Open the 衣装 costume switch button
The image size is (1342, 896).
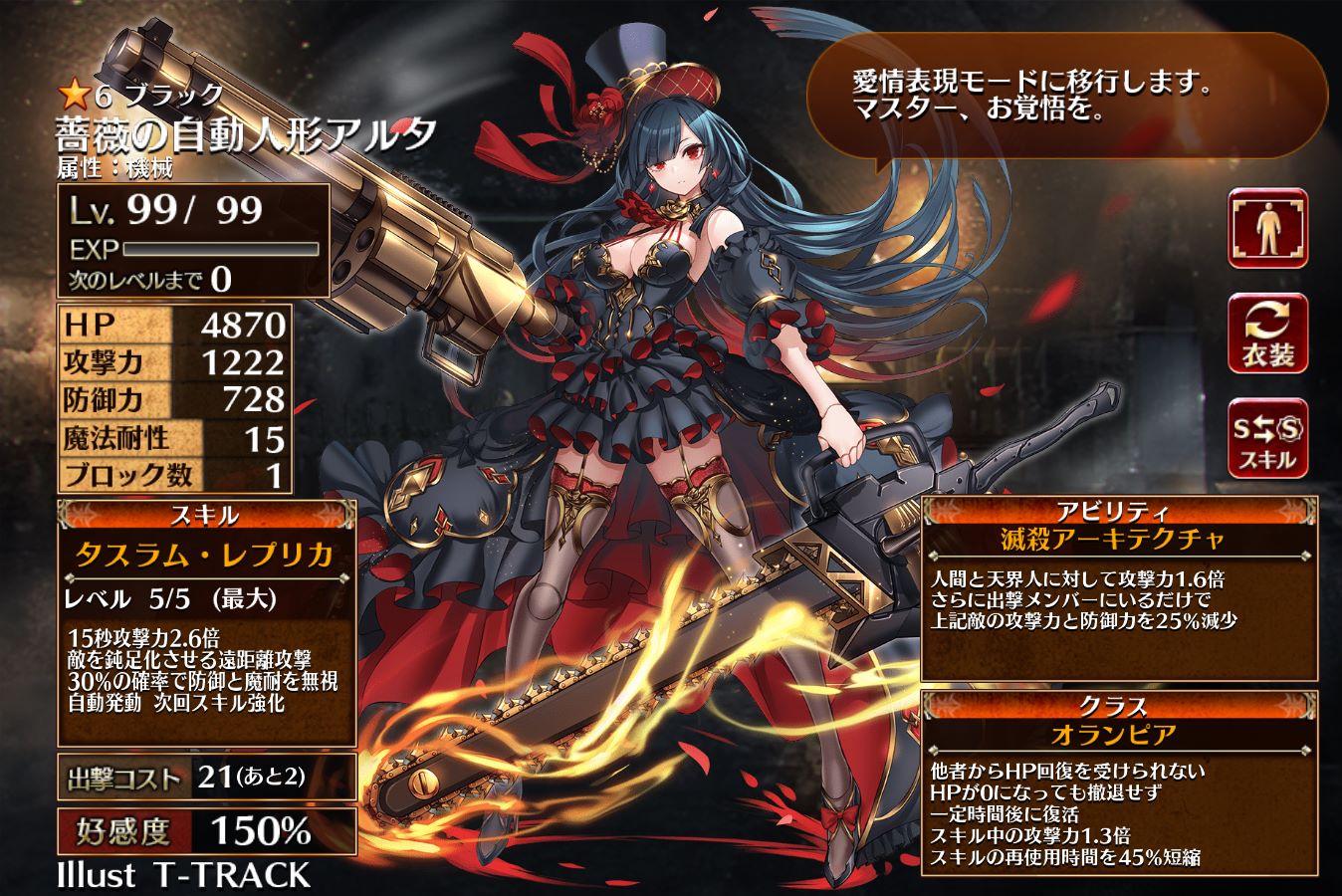[1268, 335]
